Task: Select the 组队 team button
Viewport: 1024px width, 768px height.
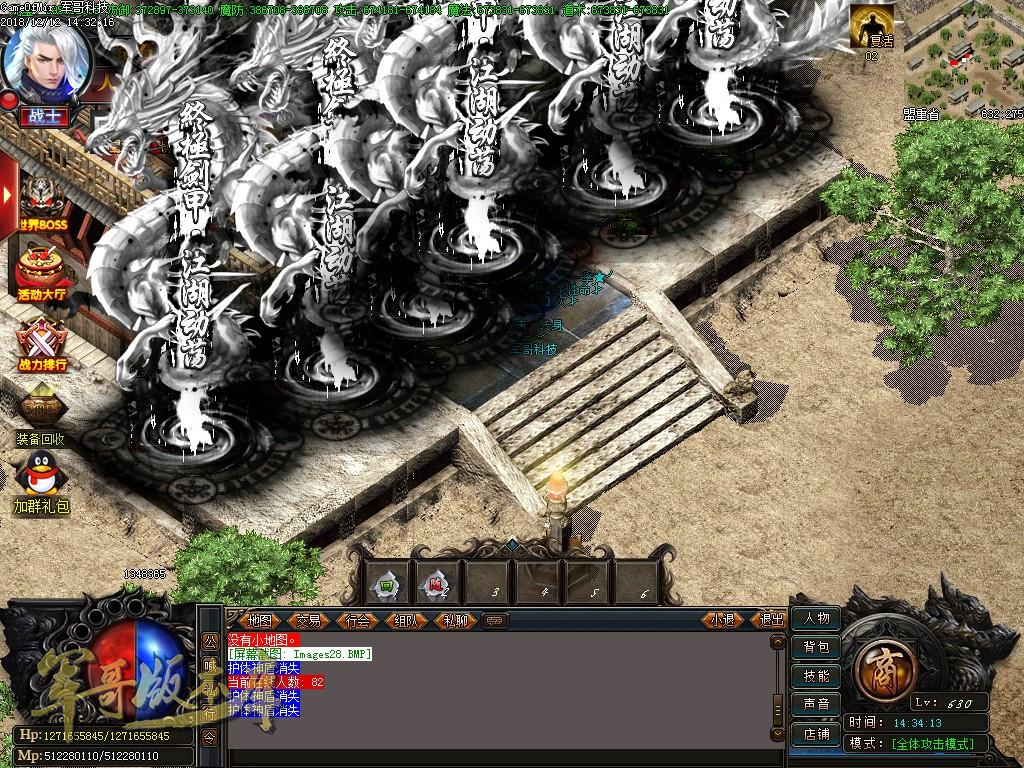Action: (406, 620)
